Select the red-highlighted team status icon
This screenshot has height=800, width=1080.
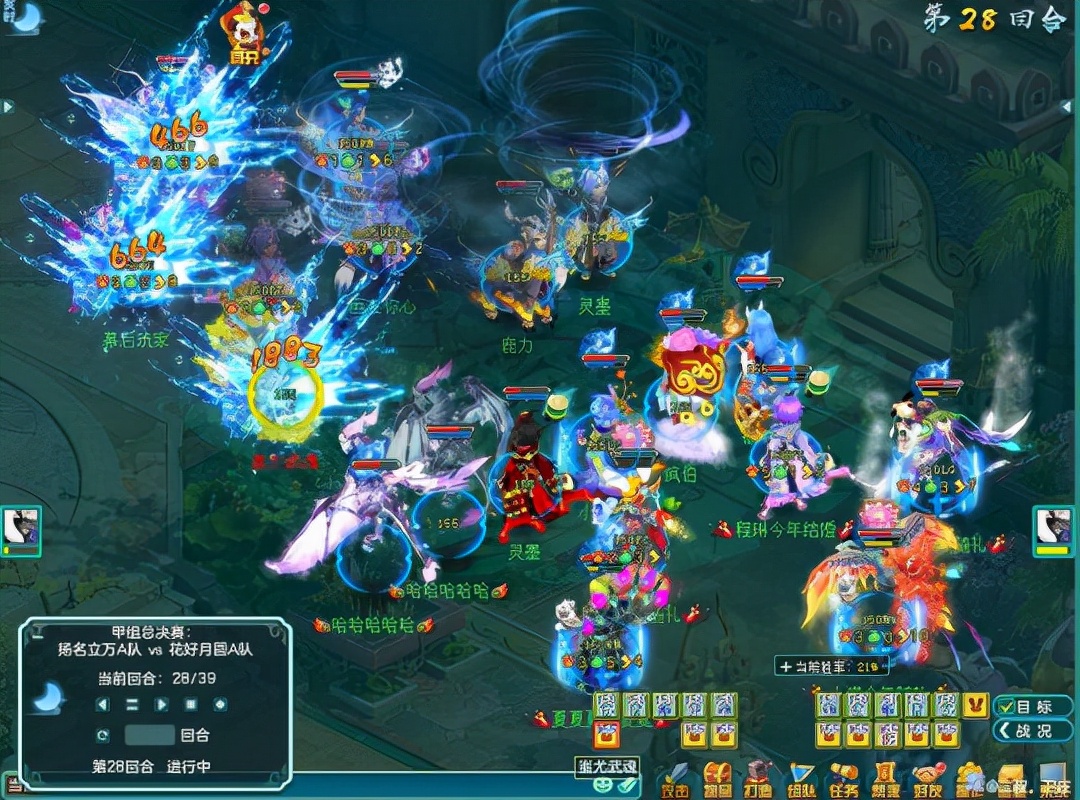(605, 735)
